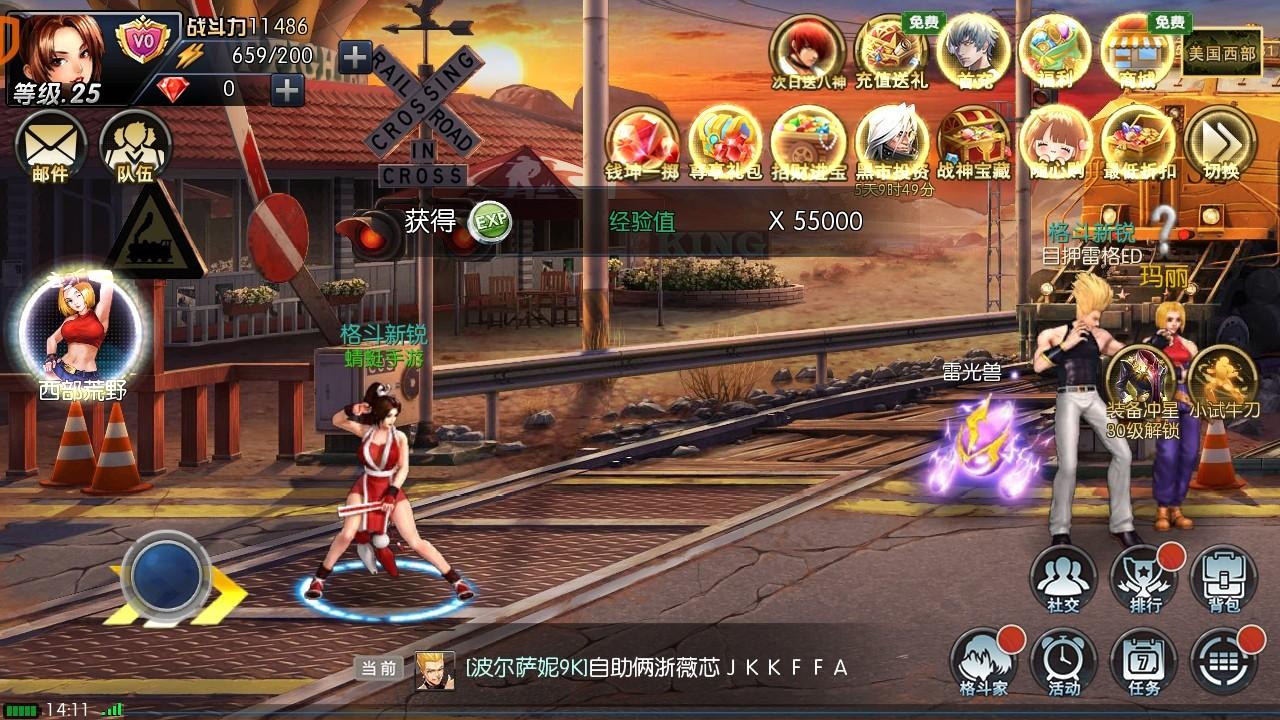Open the 社交 social panel
Image resolution: width=1280 pixels, height=720 pixels.
(x=1064, y=578)
